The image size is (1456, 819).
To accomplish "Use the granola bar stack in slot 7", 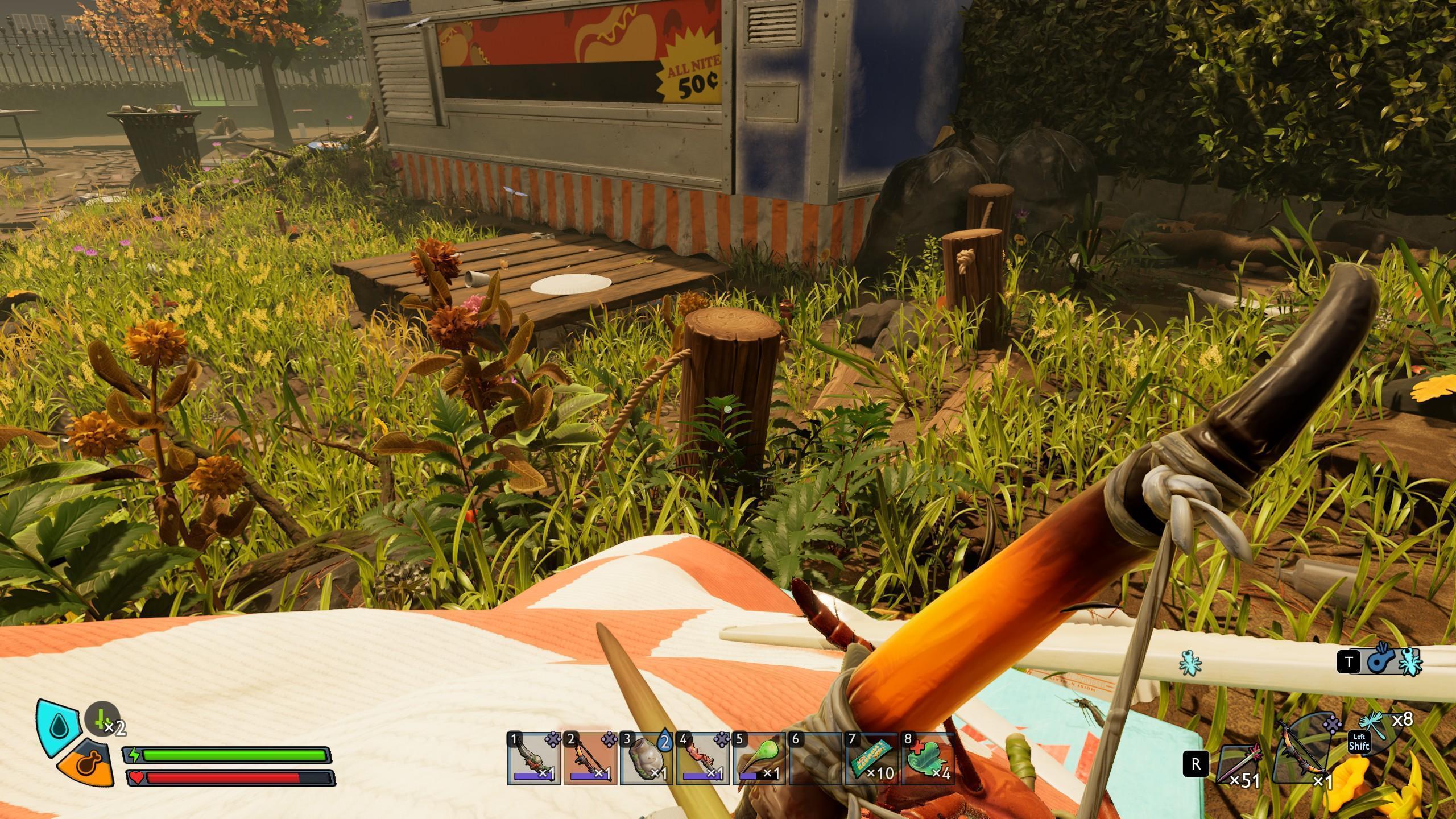I will click(871, 759).
